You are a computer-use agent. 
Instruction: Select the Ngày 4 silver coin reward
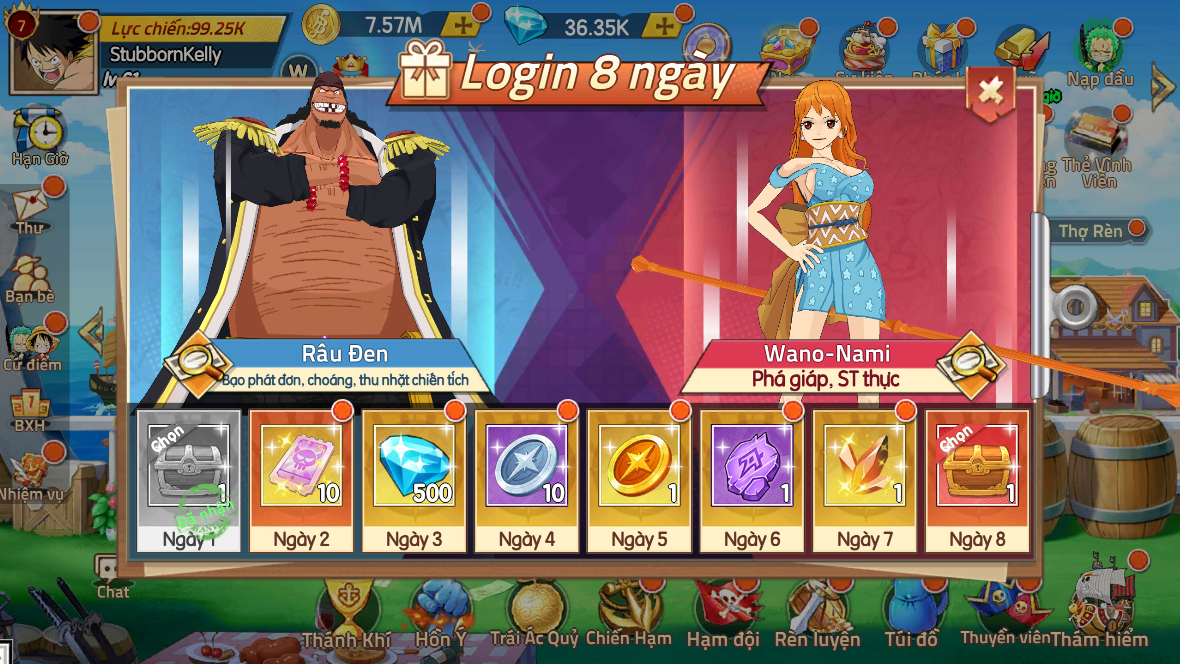526,469
